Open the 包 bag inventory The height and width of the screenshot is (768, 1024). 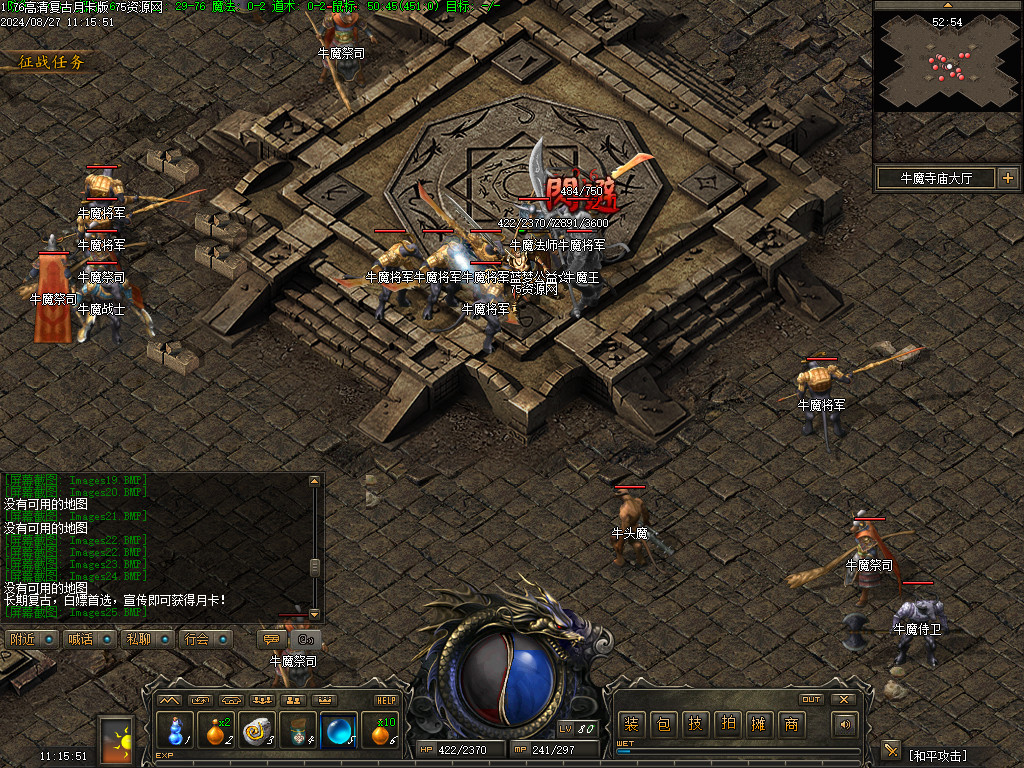663,724
